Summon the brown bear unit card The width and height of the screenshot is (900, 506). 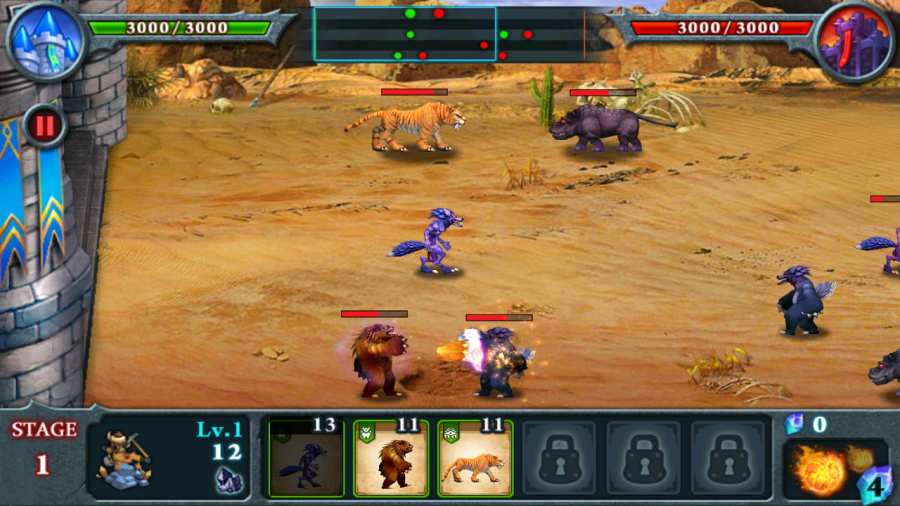coord(391,459)
